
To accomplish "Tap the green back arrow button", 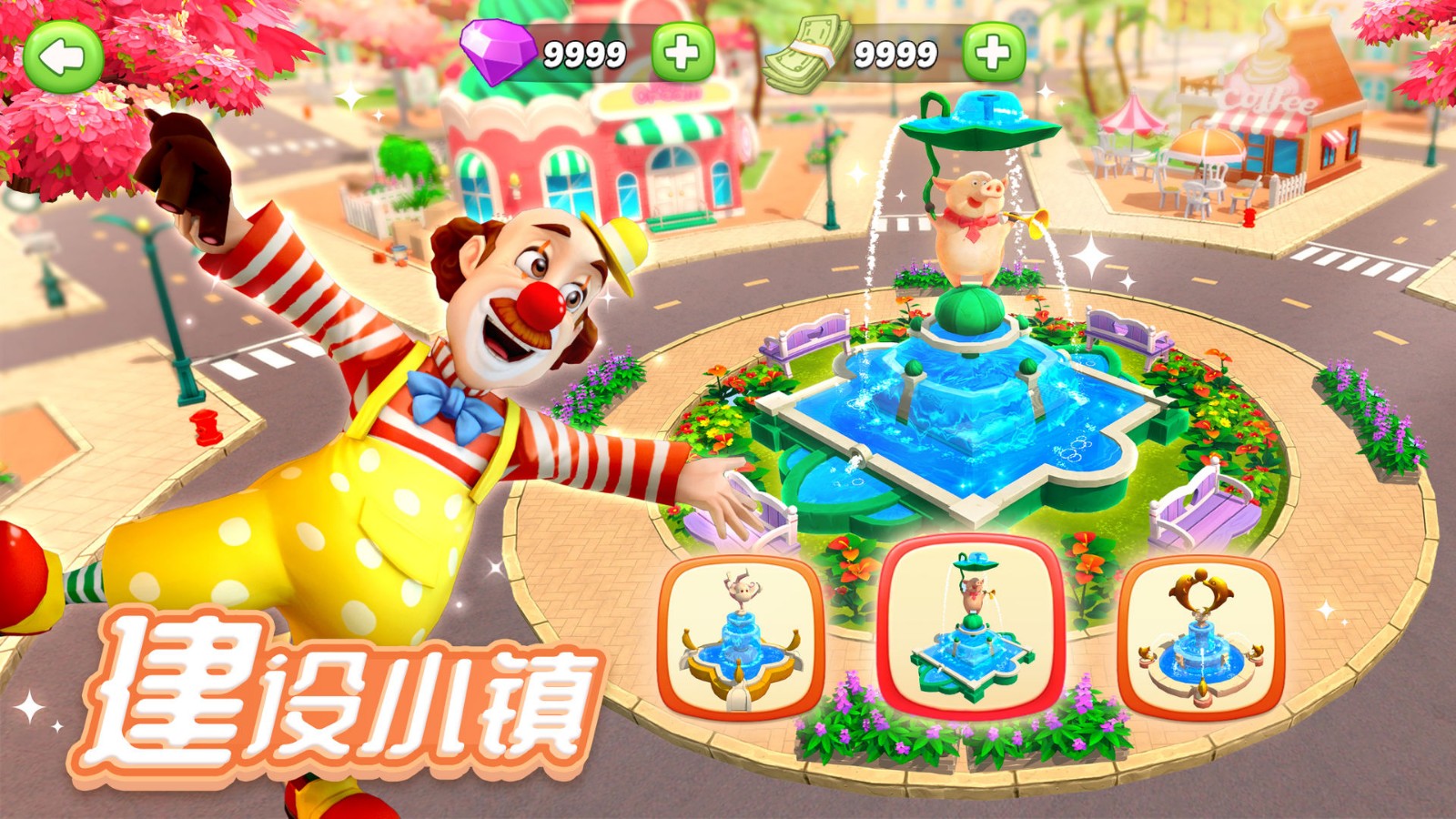I will pyautogui.click(x=62, y=56).
